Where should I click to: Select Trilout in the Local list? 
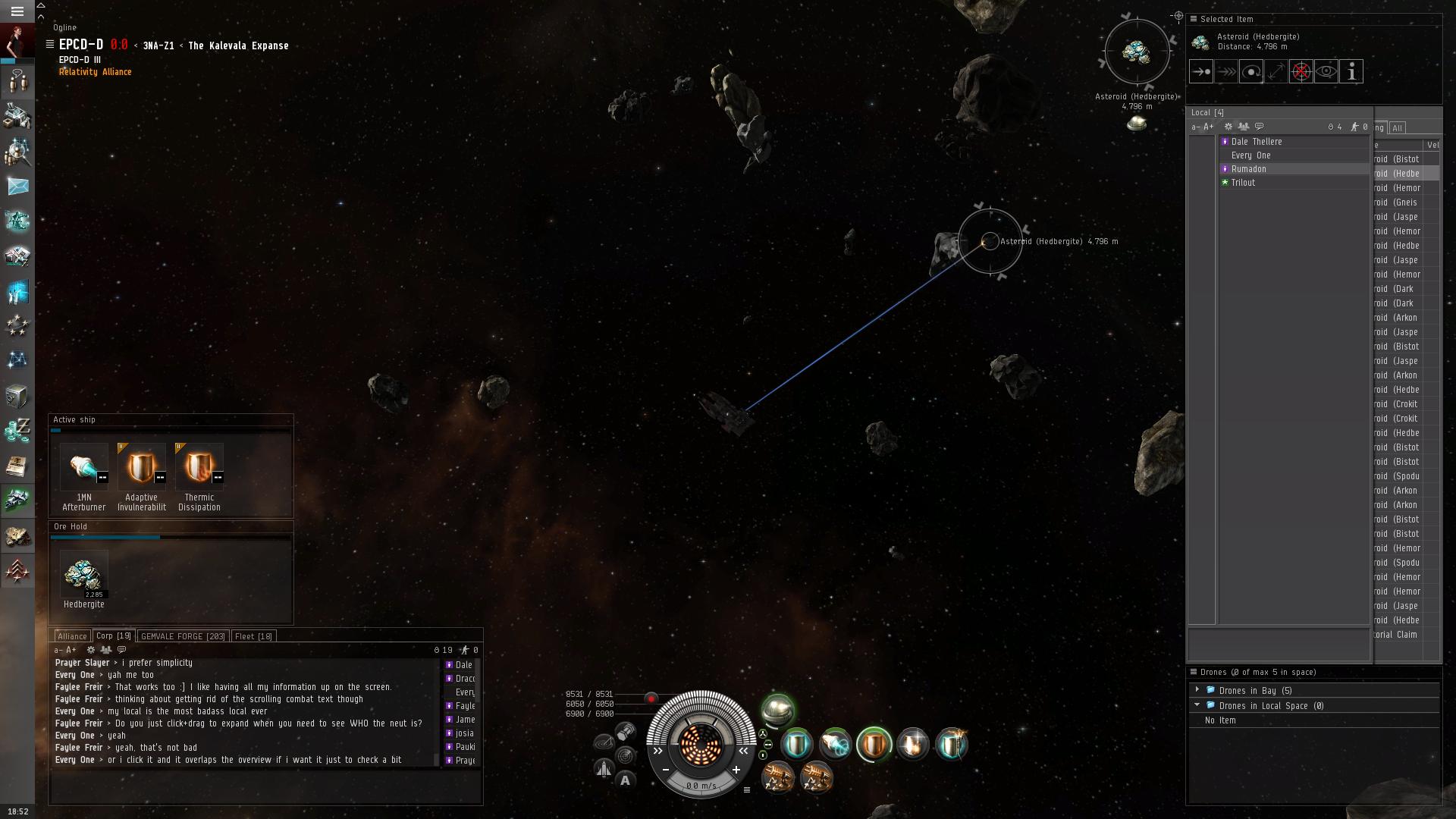[x=1243, y=183]
